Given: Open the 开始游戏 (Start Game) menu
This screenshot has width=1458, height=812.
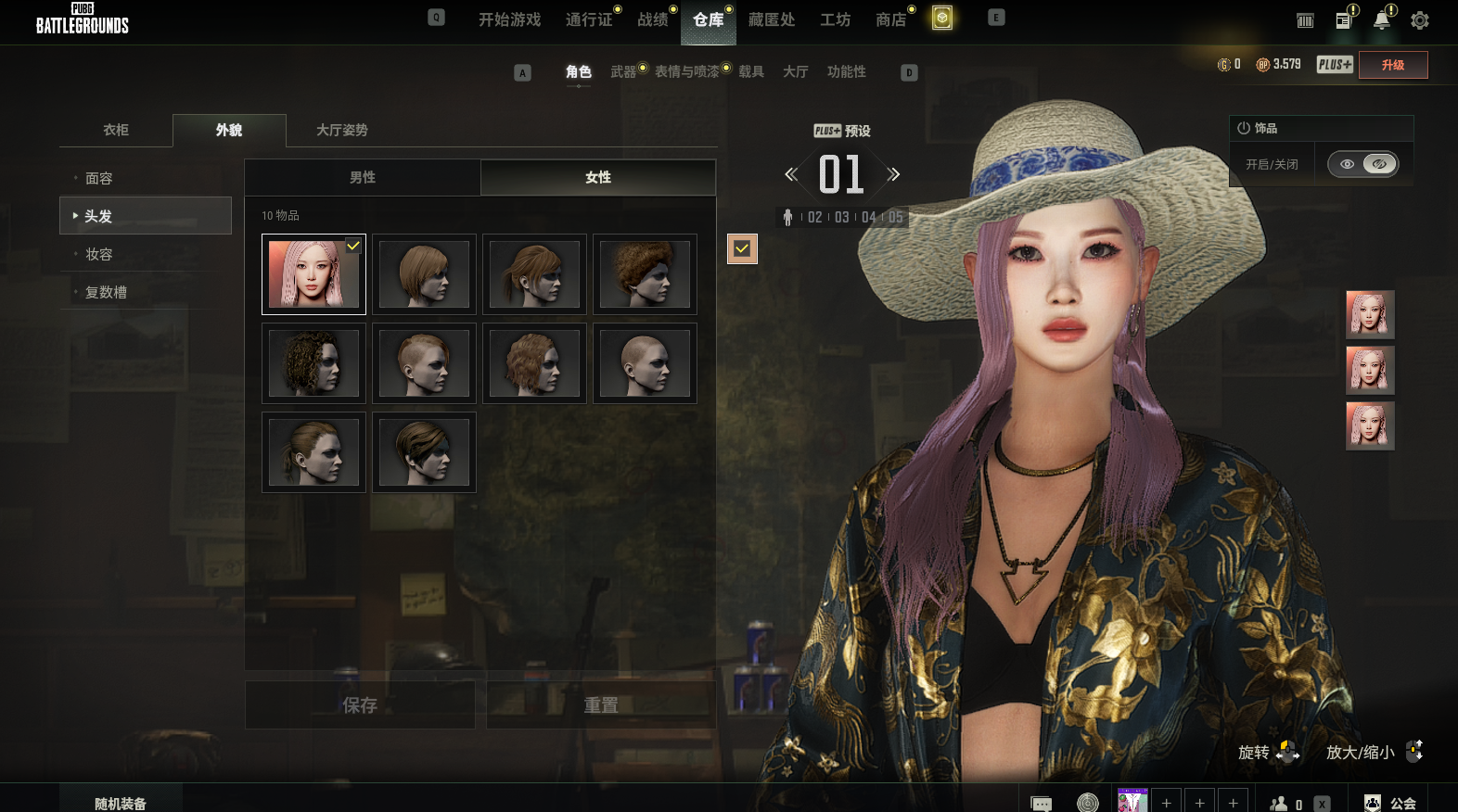Looking at the screenshot, I should pos(509,19).
